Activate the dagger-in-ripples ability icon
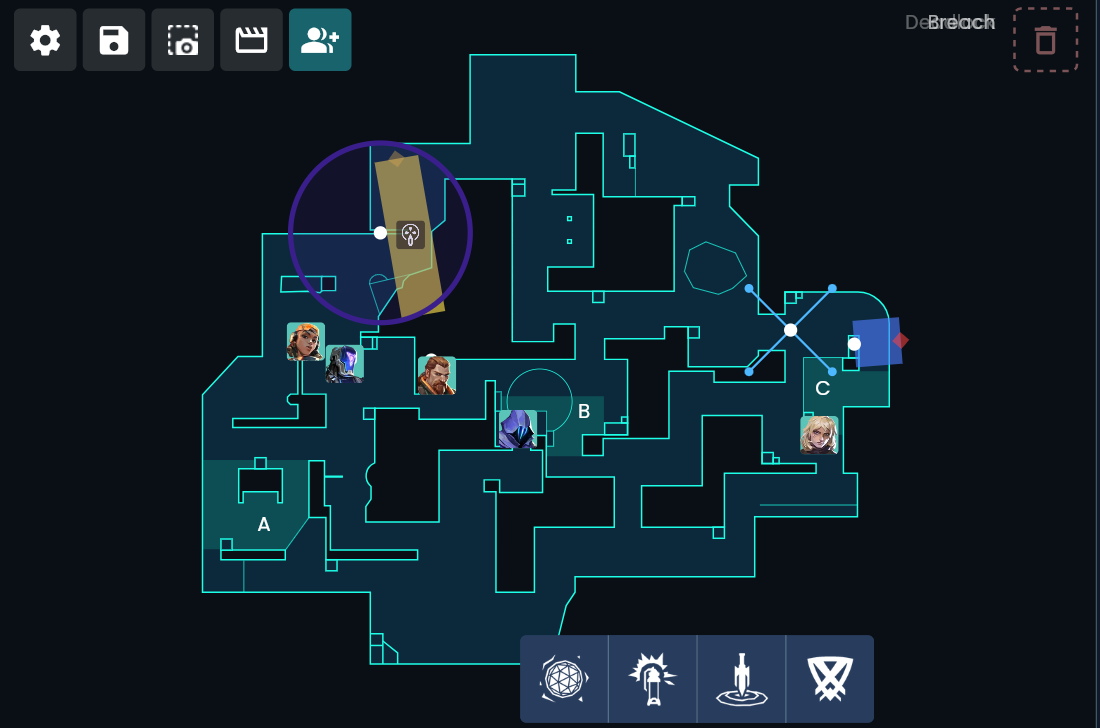1100x728 pixels. tap(741, 679)
